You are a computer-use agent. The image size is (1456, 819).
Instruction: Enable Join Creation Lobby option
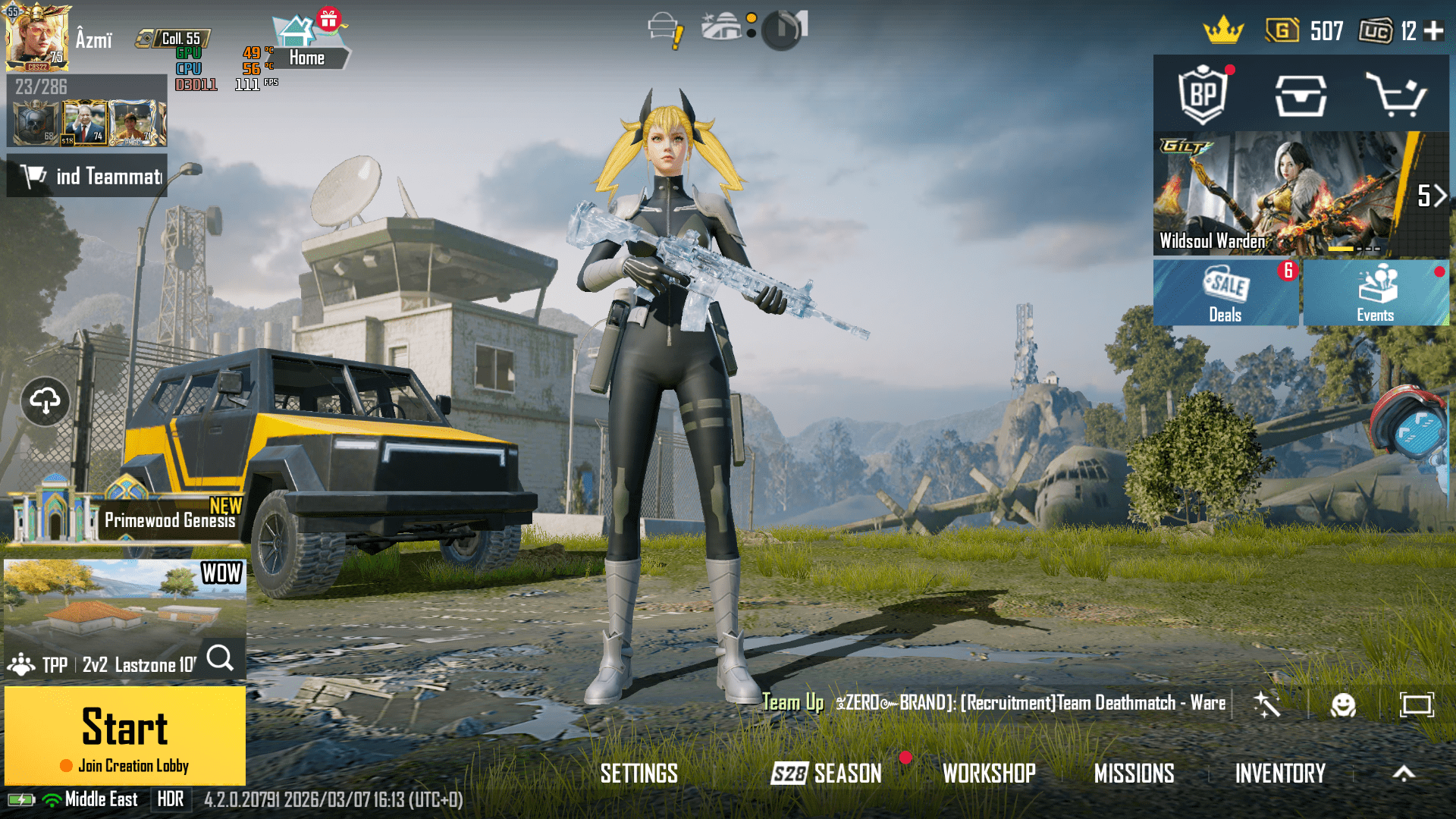point(126,766)
